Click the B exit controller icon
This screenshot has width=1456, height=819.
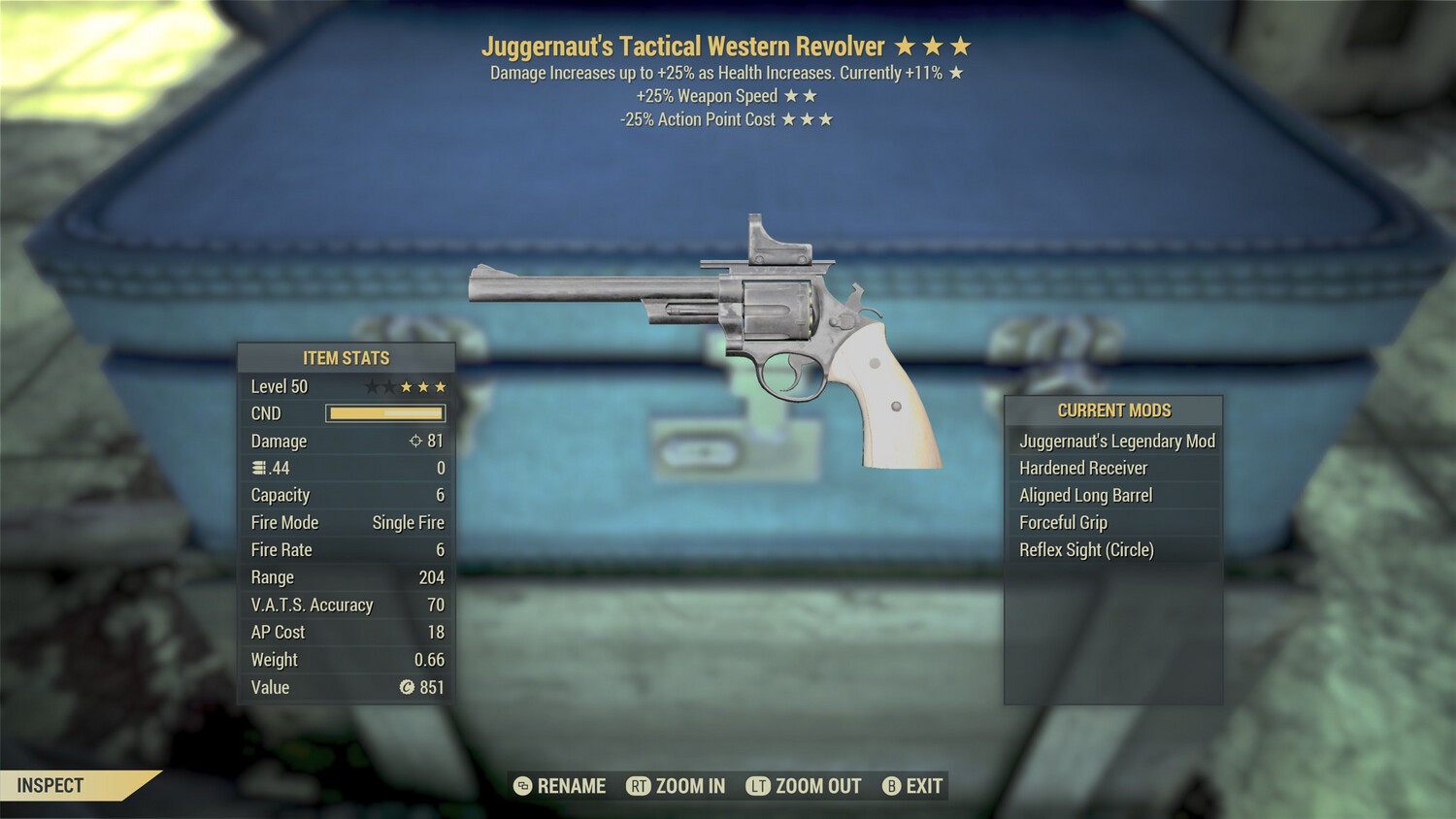tap(890, 786)
